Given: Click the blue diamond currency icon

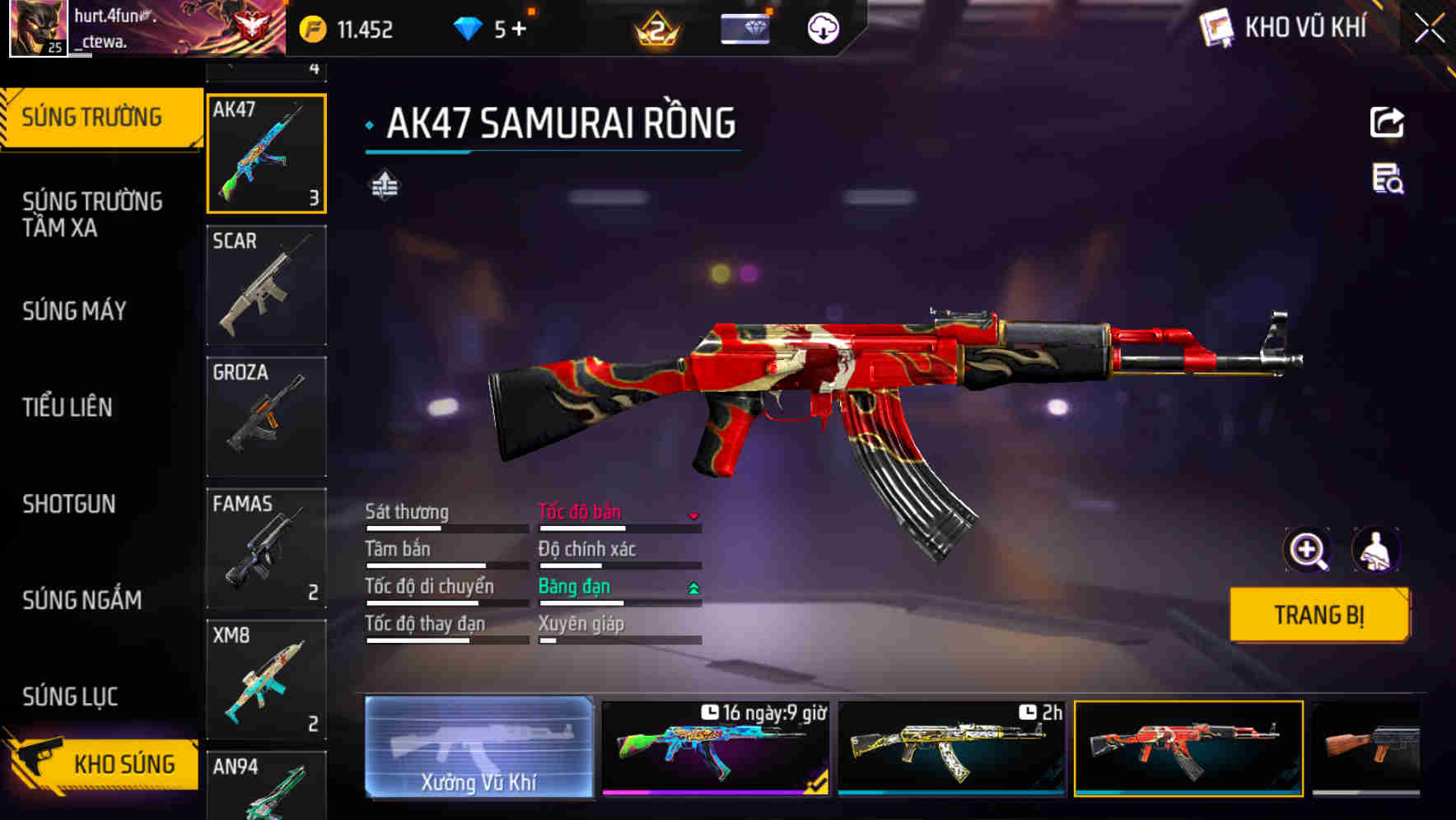Looking at the screenshot, I should click(x=468, y=27).
